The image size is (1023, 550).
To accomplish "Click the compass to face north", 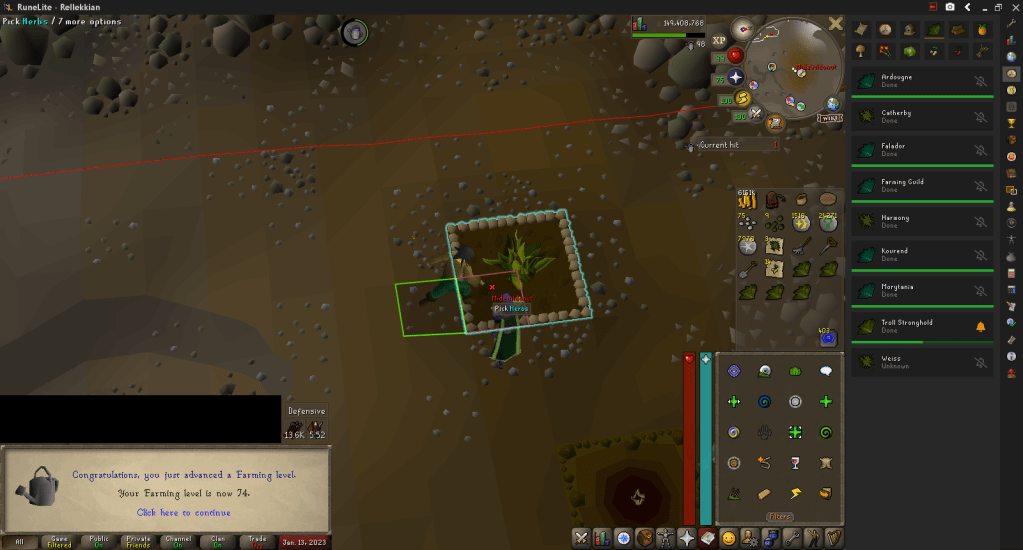I will click(x=743, y=28).
